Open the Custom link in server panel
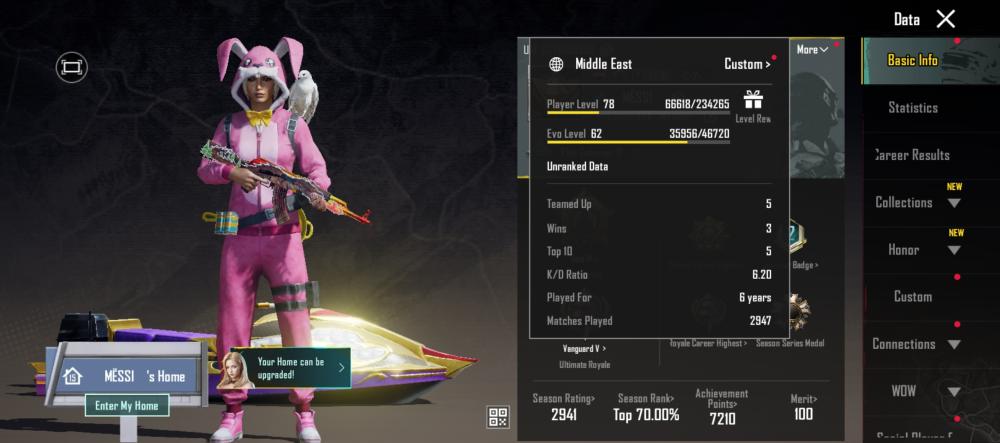 click(x=747, y=64)
